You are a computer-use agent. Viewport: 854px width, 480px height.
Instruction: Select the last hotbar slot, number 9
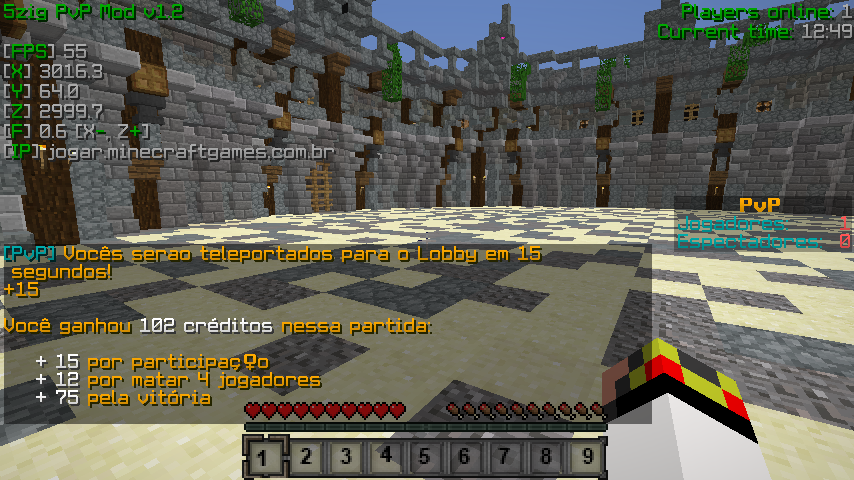tap(586, 458)
